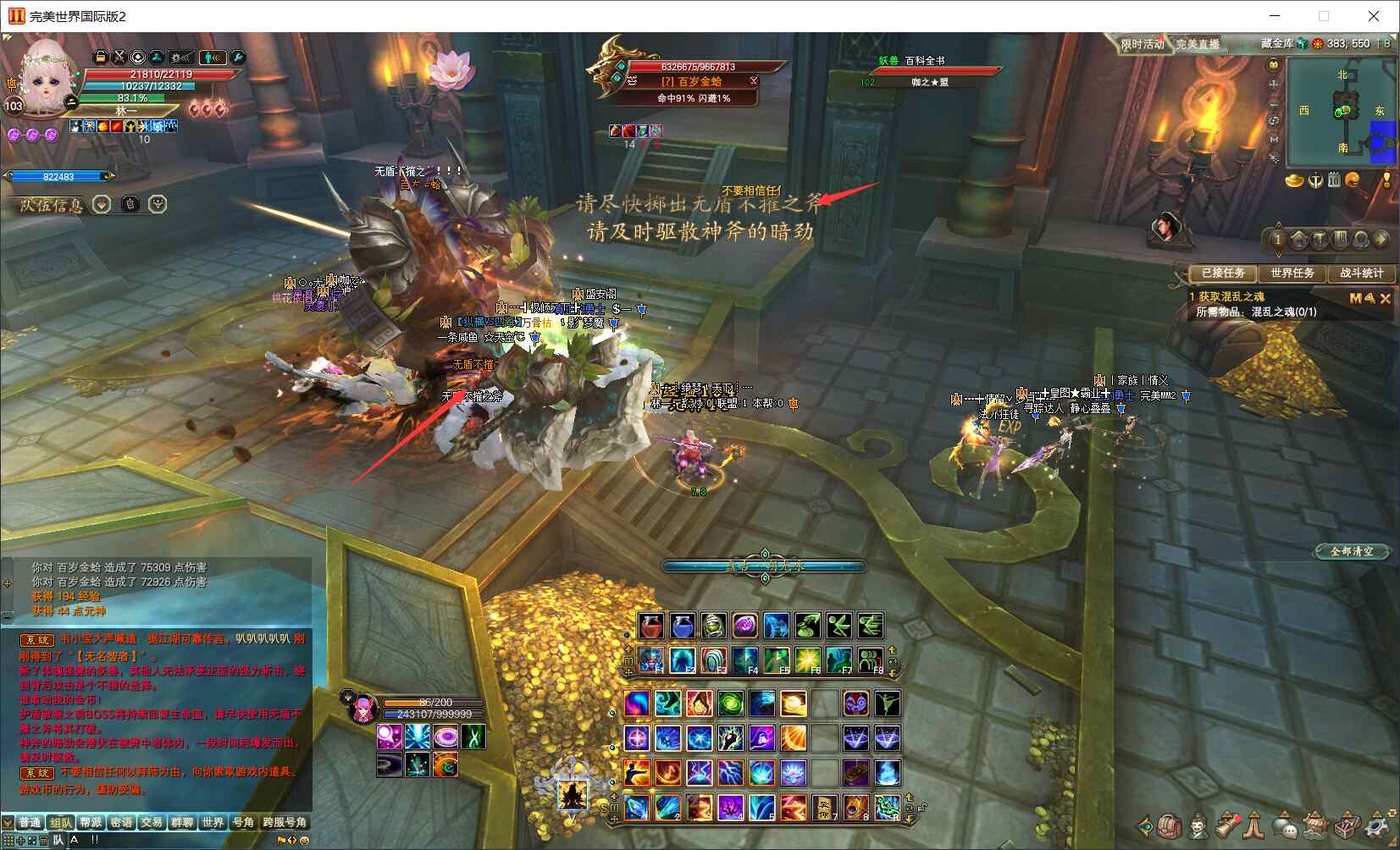Clear all with the 全部清空 button
Screen dimensions: 1400x850
tap(1351, 551)
